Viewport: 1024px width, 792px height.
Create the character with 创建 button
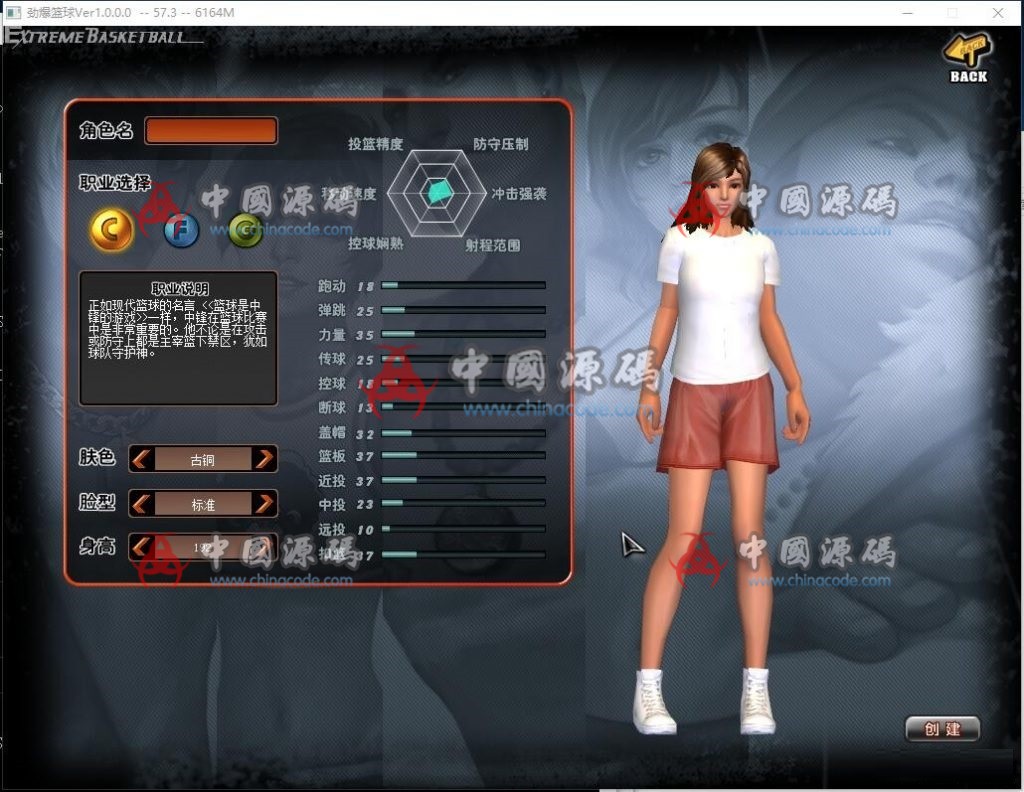coord(942,729)
